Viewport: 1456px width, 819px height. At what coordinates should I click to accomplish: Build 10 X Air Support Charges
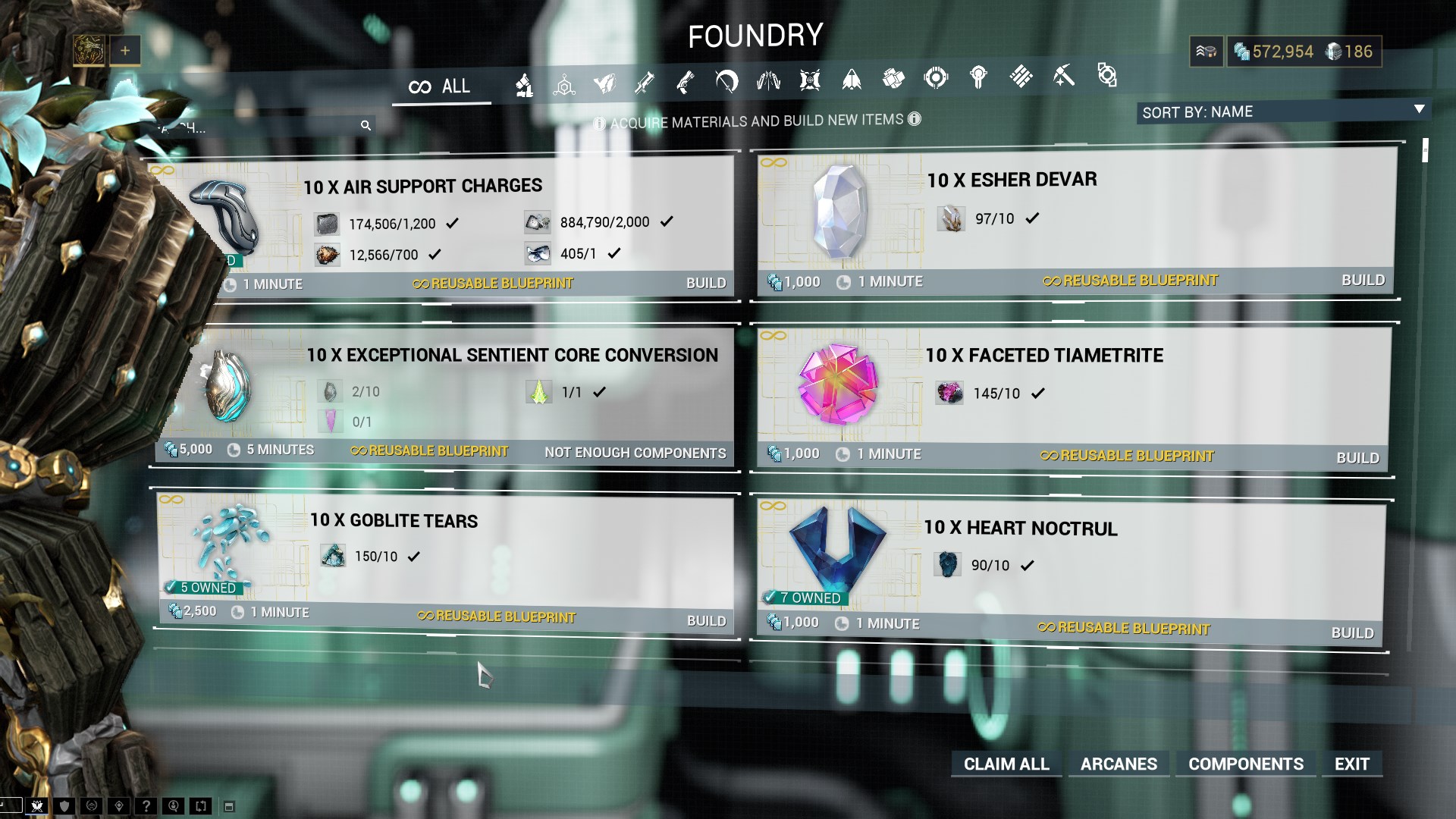[x=705, y=283]
